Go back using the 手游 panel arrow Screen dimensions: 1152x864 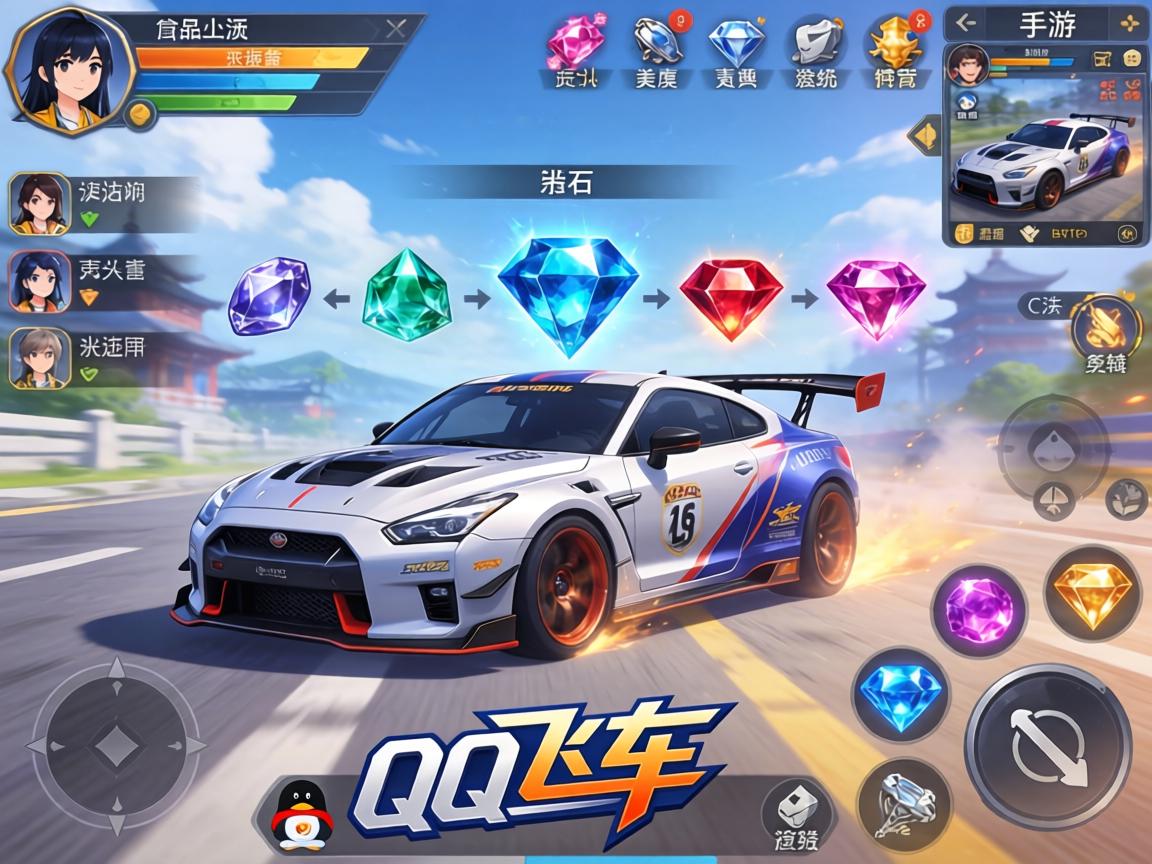coord(965,23)
